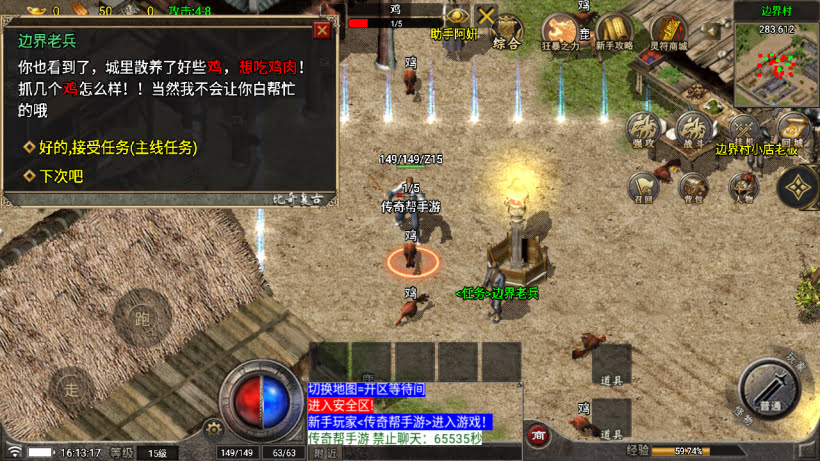
Task: Select the 走 walk movement button
Action: click(x=71, y=386)
